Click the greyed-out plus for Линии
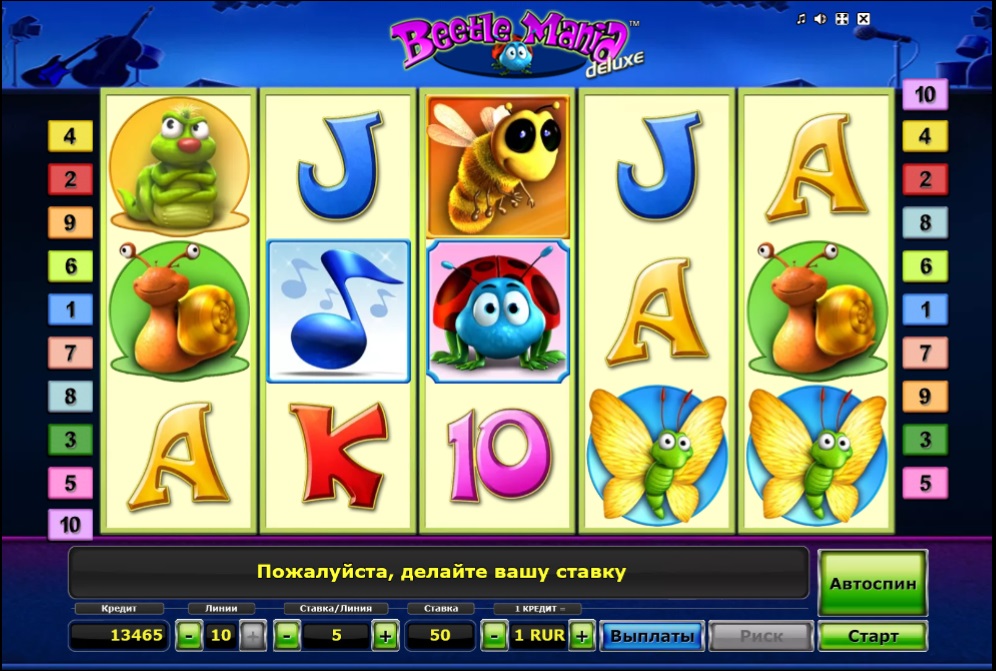Viewport: 996px width, 671px height. (253, 635)
